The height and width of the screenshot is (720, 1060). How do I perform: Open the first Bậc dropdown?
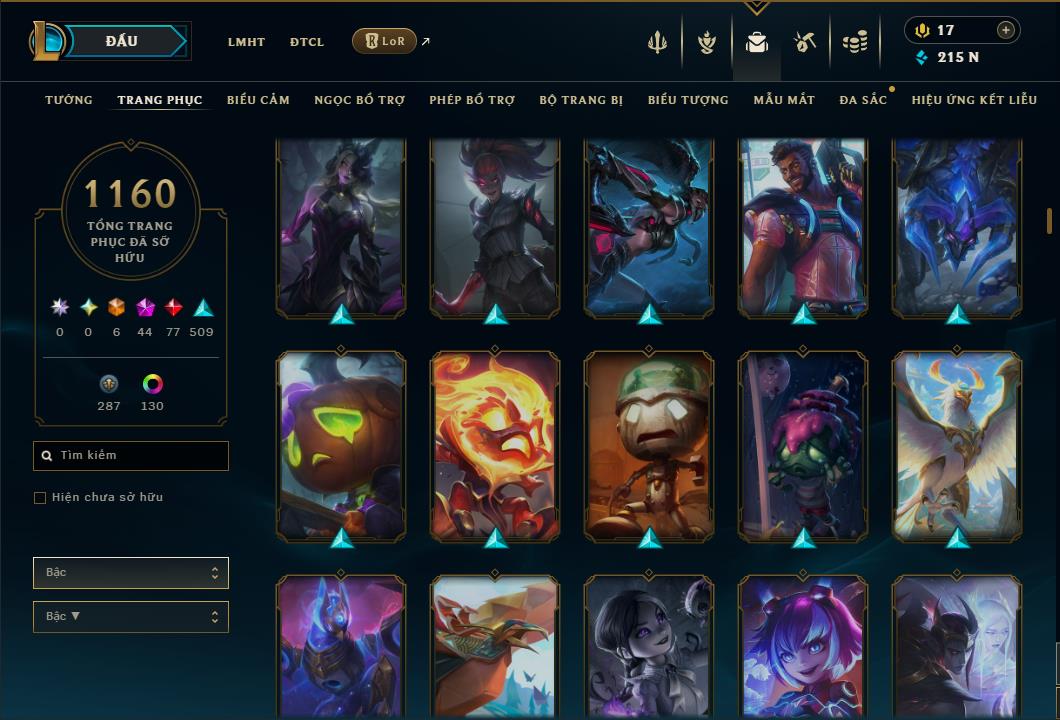(x=131, y=573)
